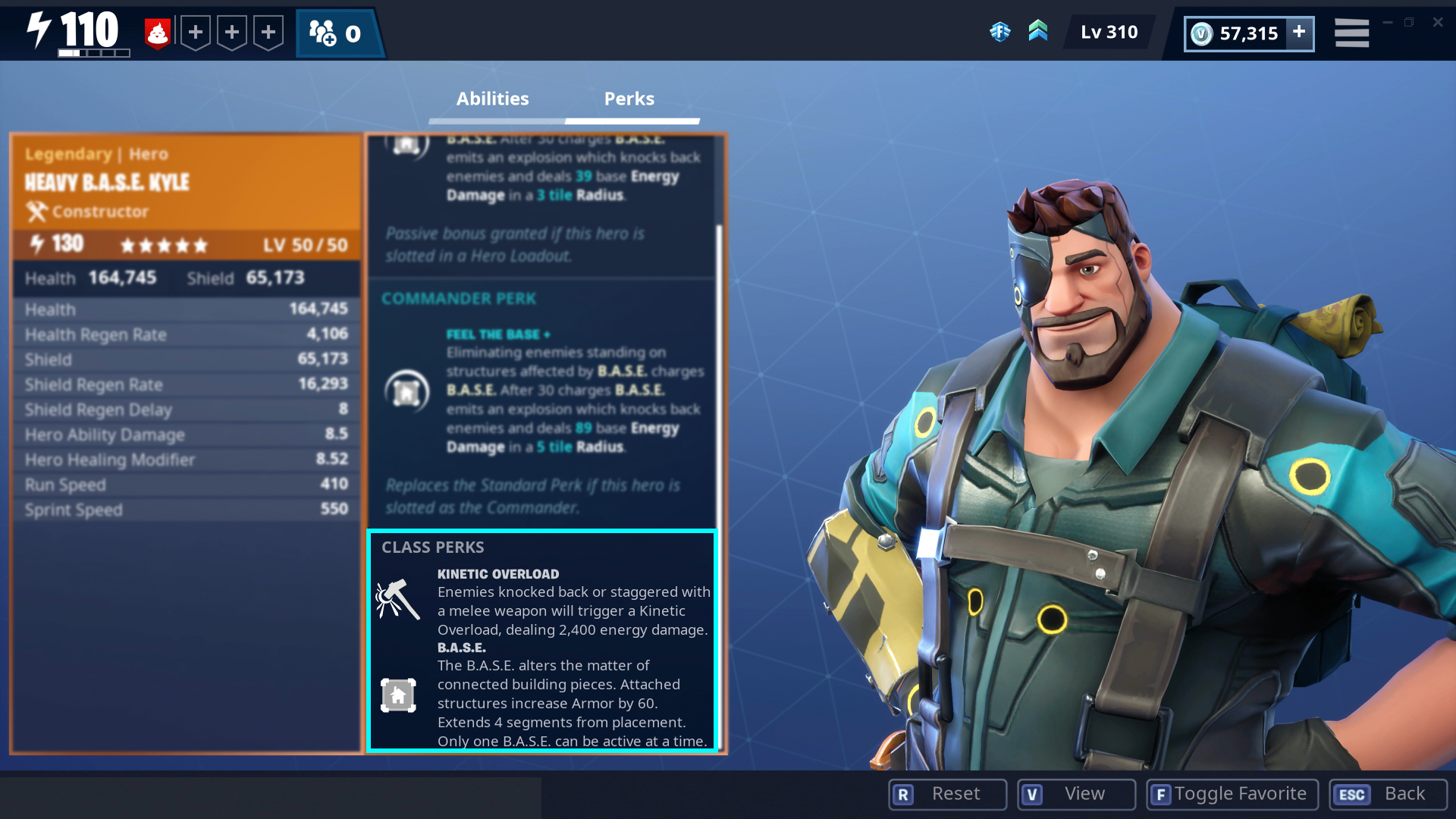The width and height of the screenshot is (1456, 819).
Task: Select the Perks tab
Action: click(x=629, y=99)
